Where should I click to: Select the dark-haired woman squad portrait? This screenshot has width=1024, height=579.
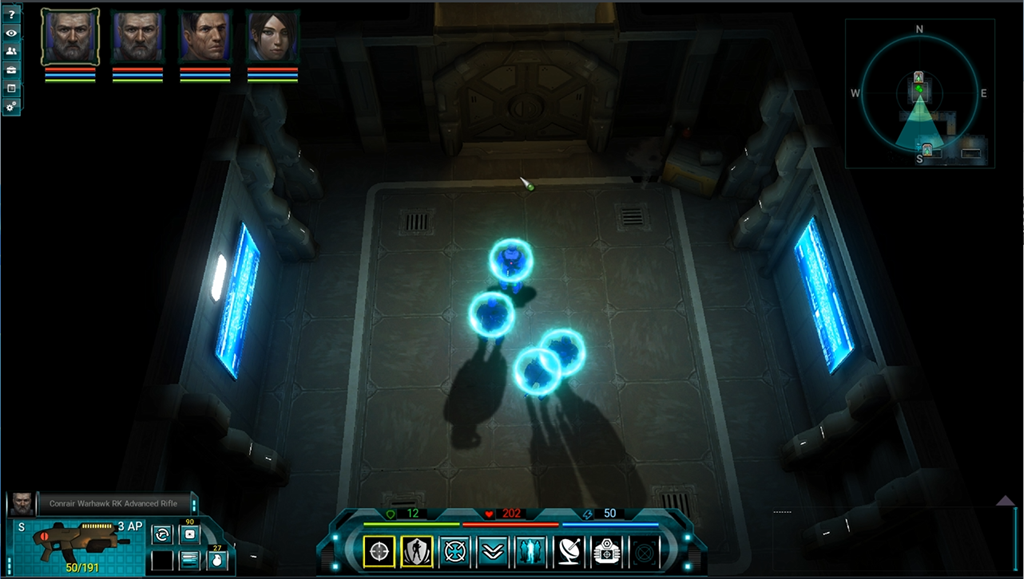click(x=272, y=38)
